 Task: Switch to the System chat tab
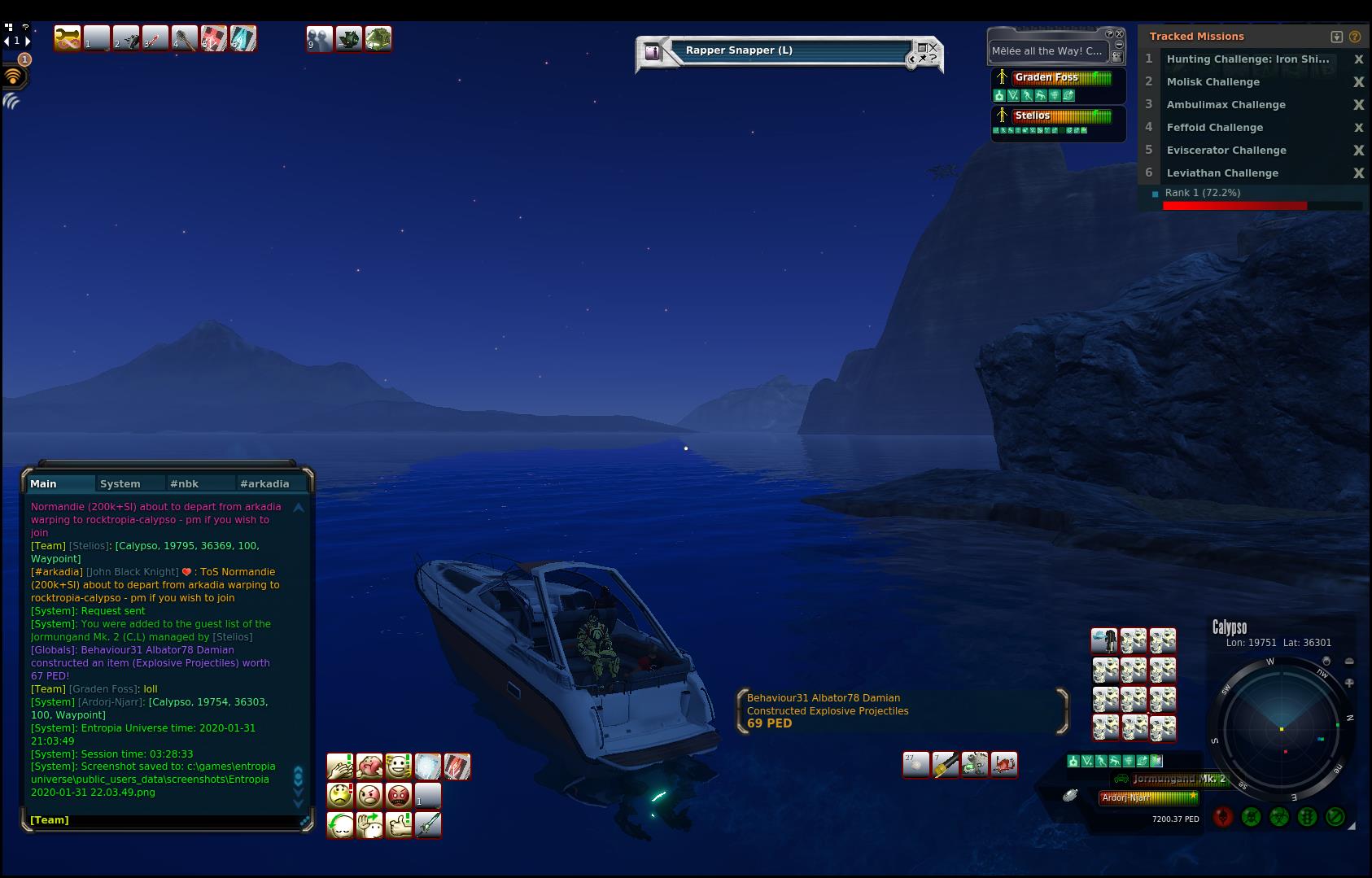pos(120,483)
